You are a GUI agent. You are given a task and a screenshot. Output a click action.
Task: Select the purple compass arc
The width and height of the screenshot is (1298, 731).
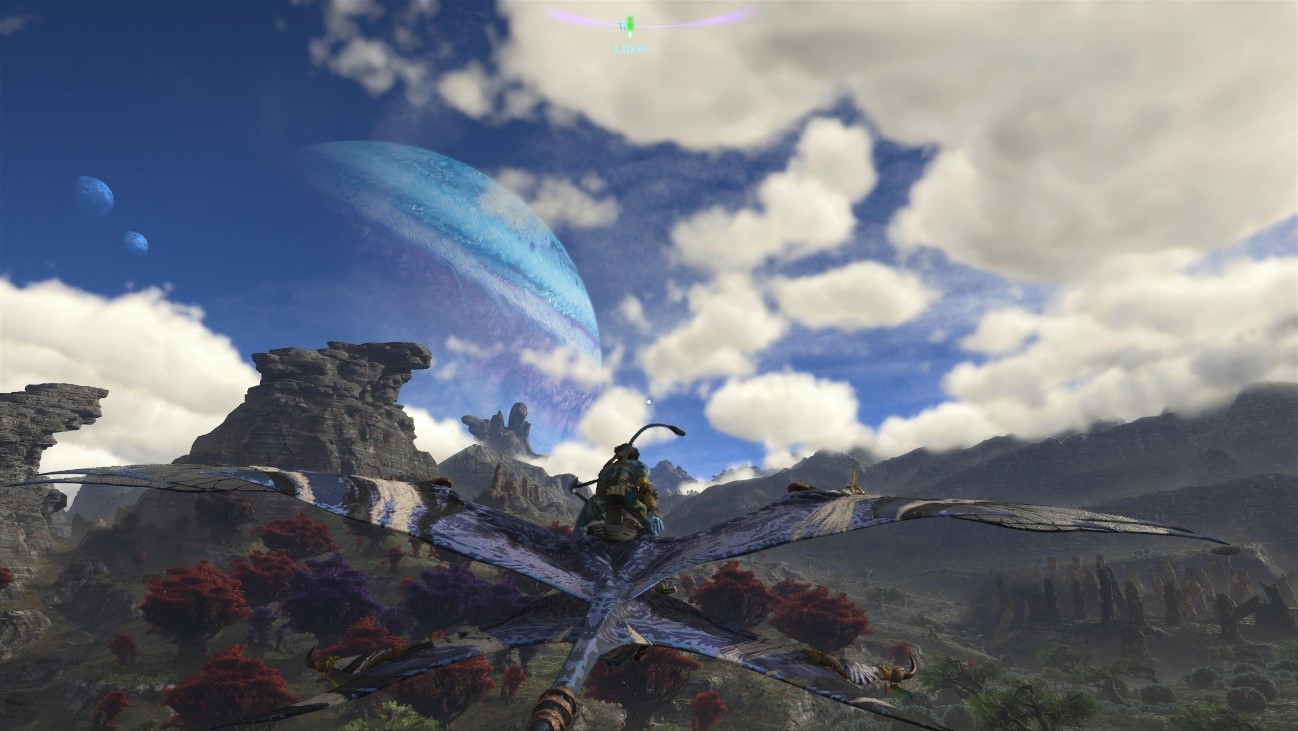pyautogui.click(x=710, y=19)
